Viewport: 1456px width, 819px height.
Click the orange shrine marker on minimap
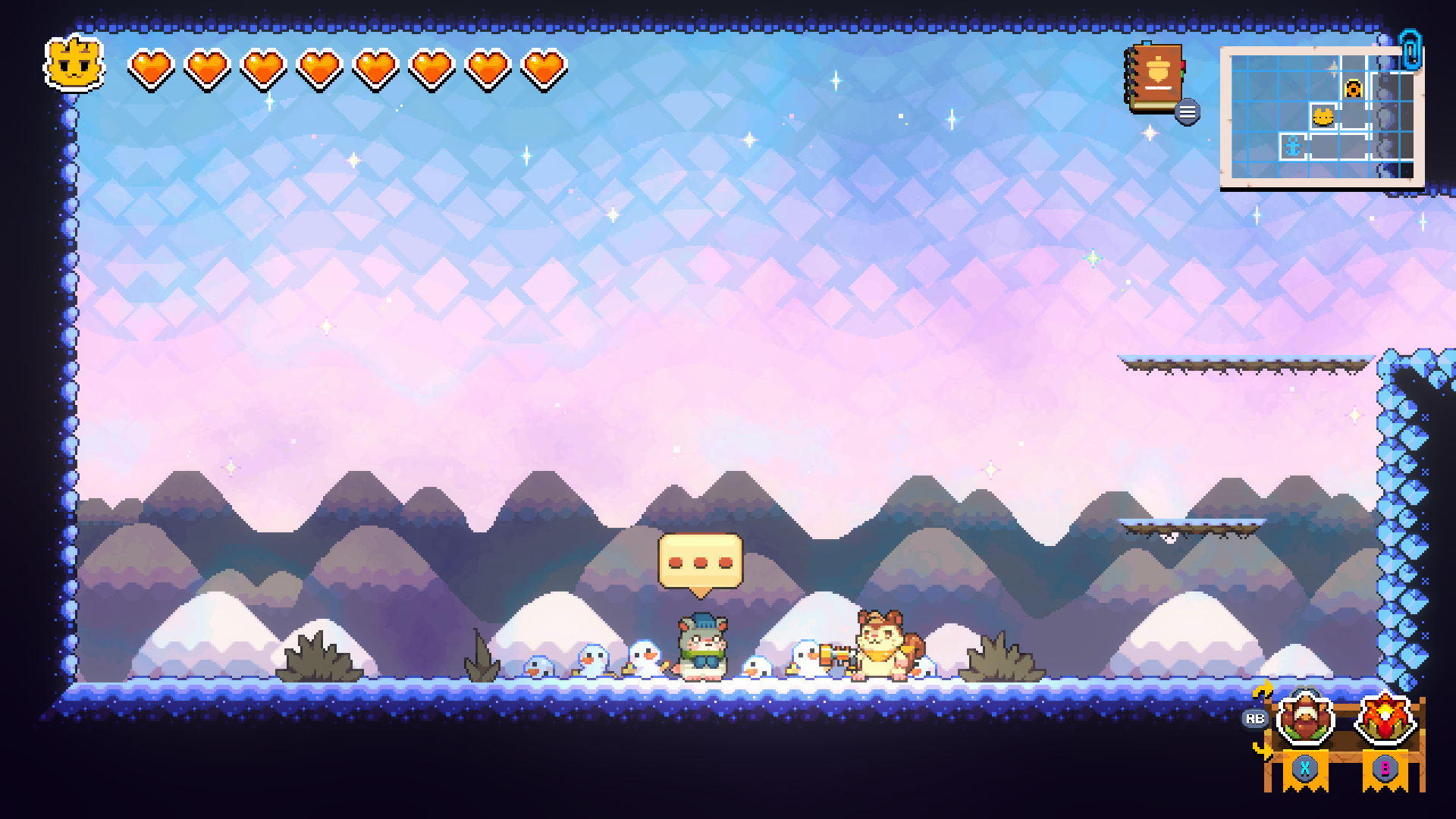click(1354, 89)
